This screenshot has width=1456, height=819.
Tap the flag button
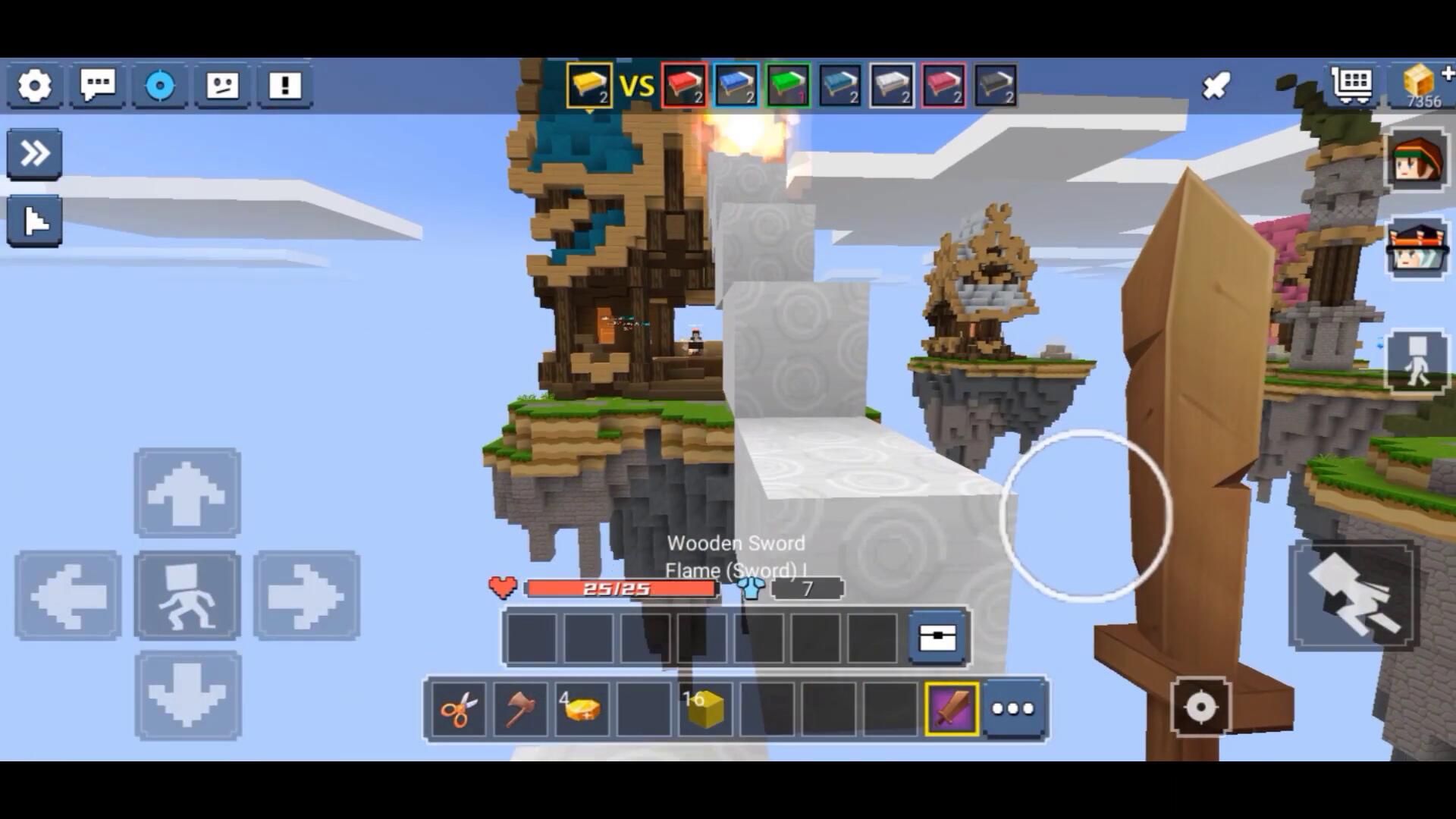(x=35, y=221)
